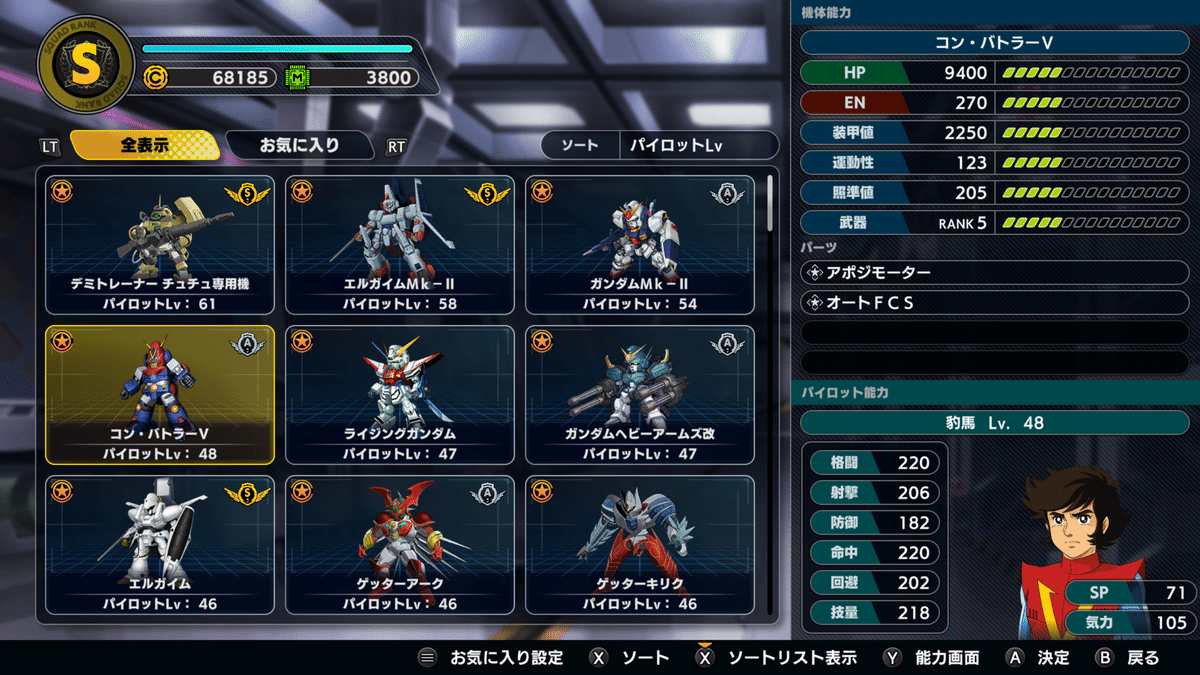The height and width of the screenshot is (675, 1200).
Task: Choose the ゲッターアーク unit card
Action: [x=400, y=545]
